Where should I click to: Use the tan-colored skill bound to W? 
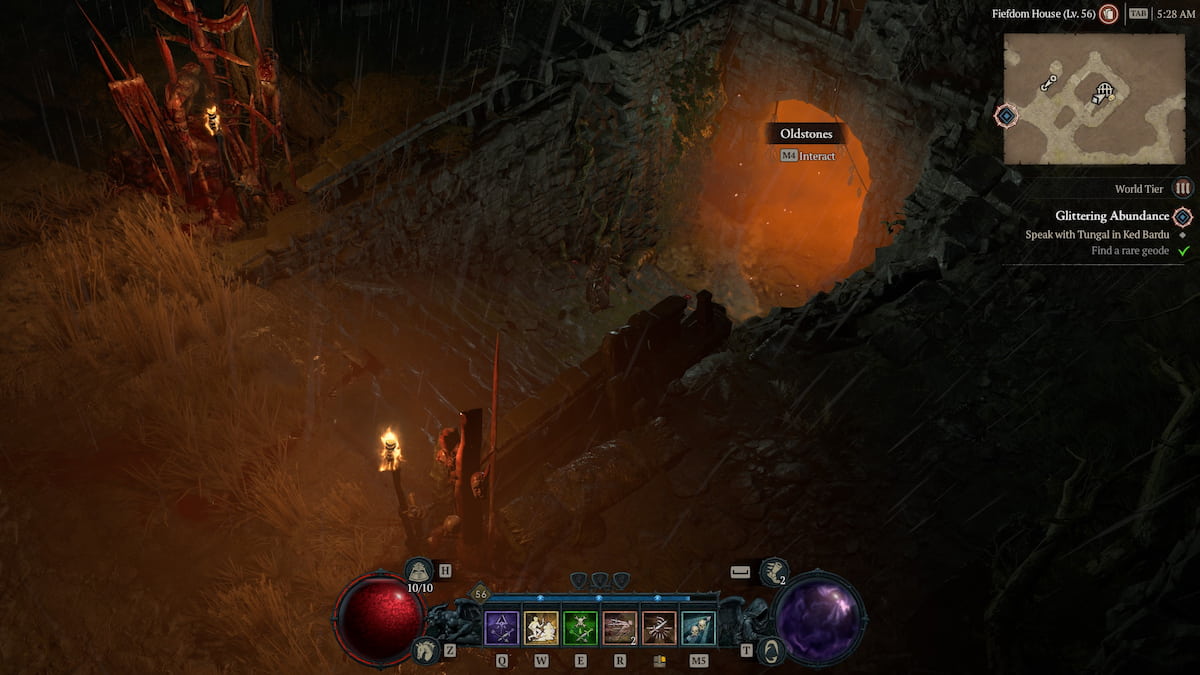pos(541,628)
